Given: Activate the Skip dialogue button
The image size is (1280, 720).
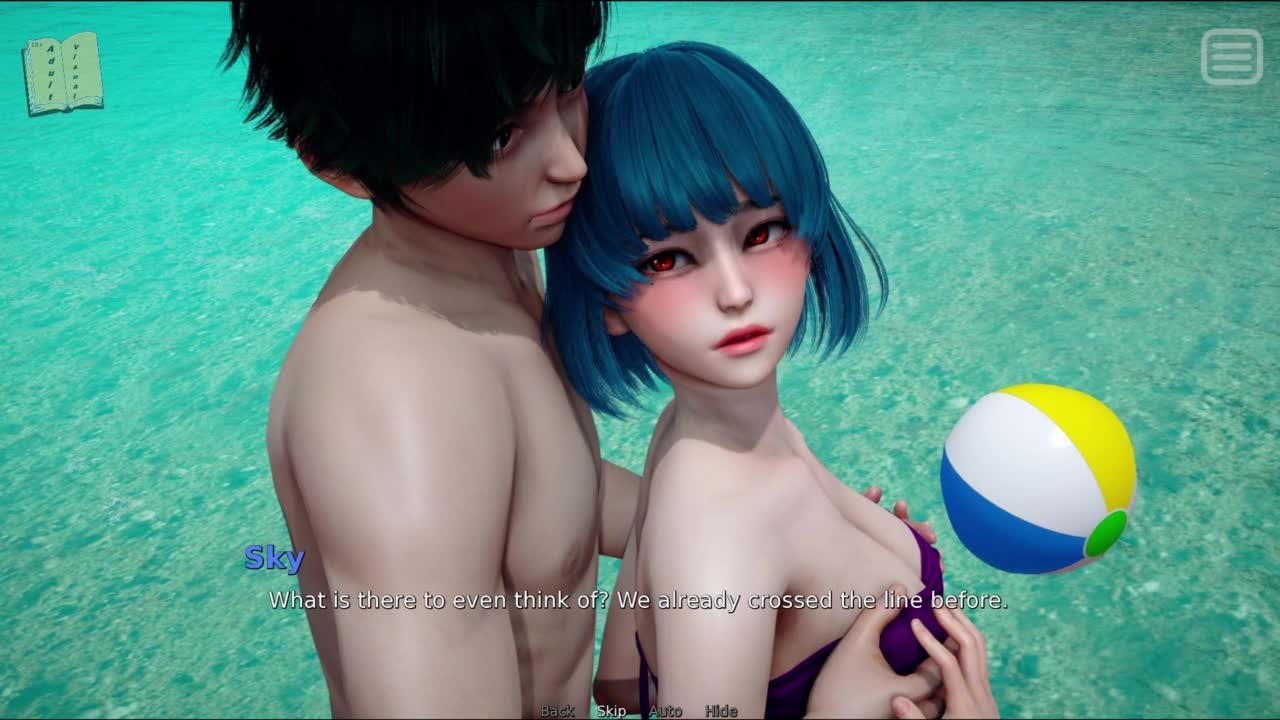Looking at the screenshot, I should coord(611,711).
